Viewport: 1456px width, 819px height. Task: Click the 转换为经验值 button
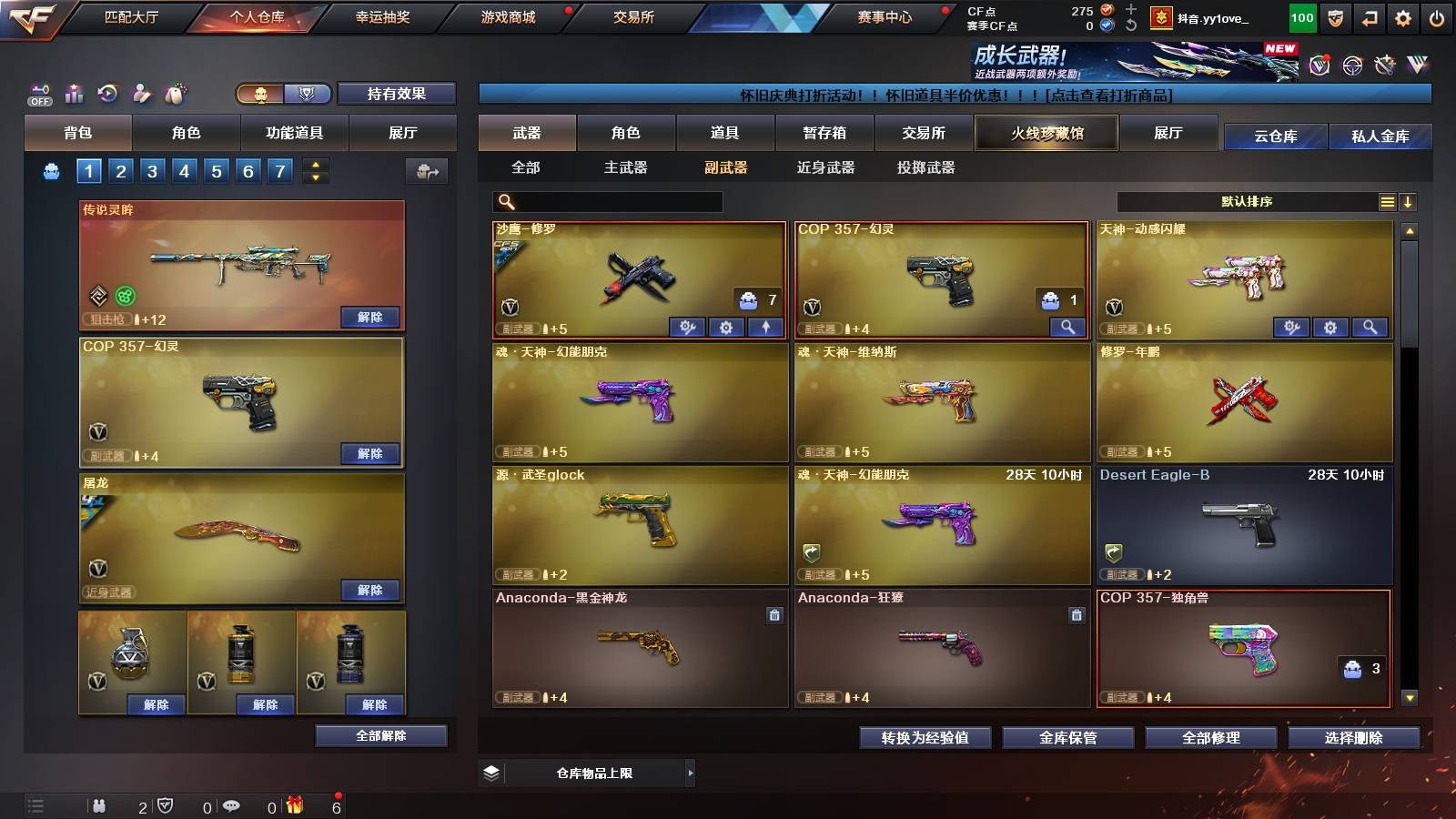925,738
